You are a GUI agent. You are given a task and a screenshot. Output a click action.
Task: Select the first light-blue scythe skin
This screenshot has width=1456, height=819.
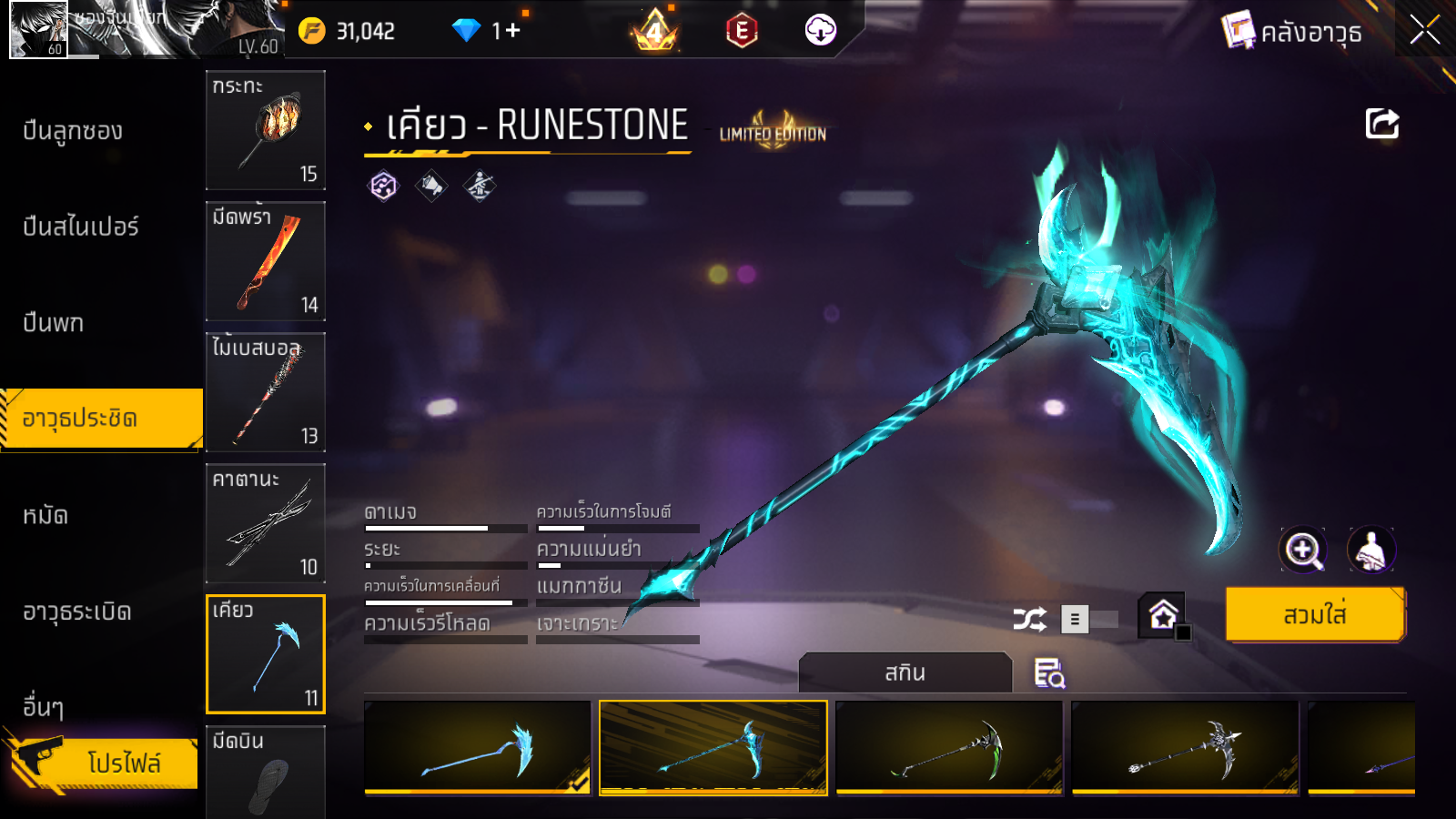tap(477, 747)
